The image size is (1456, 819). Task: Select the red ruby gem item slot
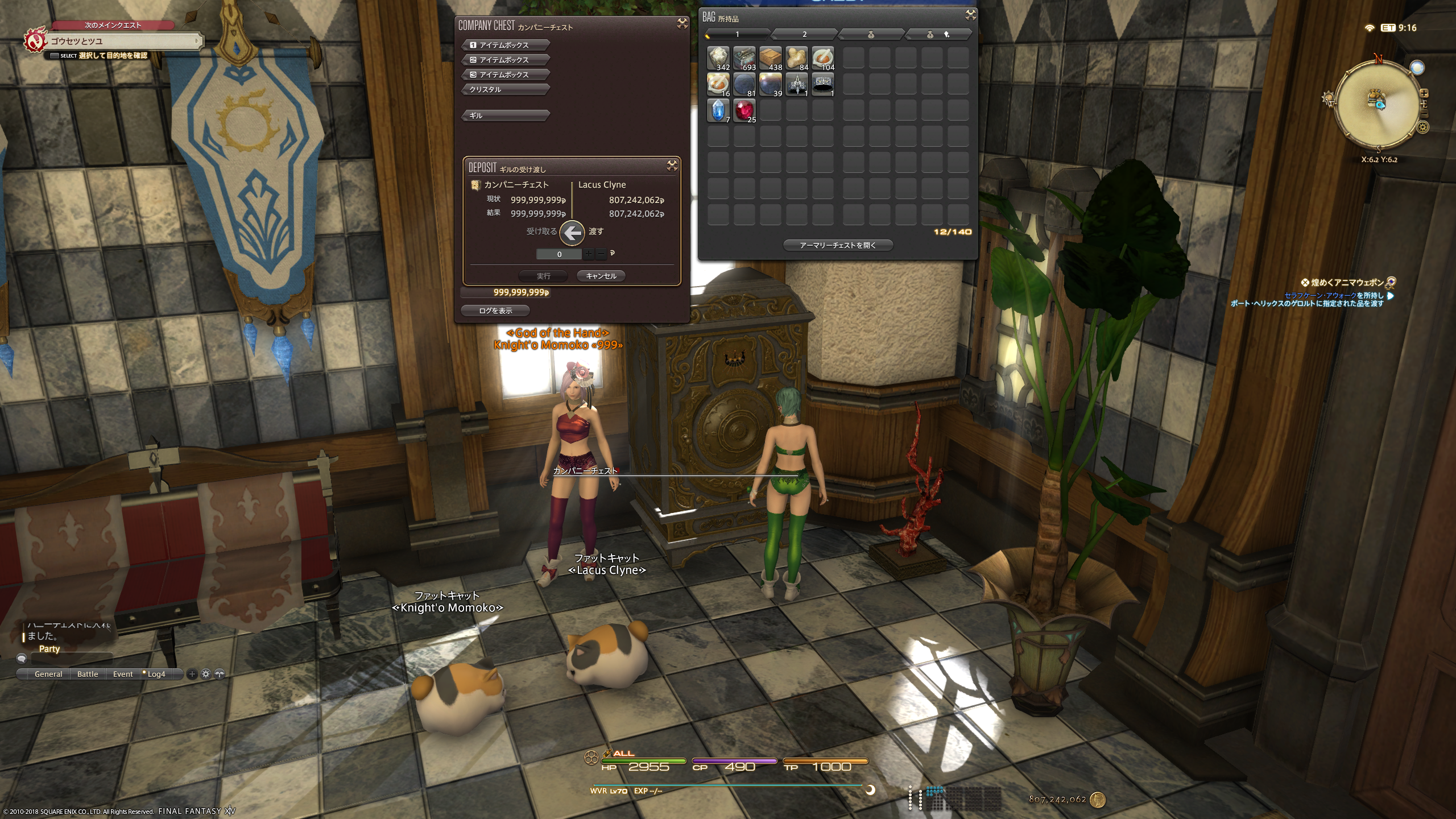click(744, 110)
